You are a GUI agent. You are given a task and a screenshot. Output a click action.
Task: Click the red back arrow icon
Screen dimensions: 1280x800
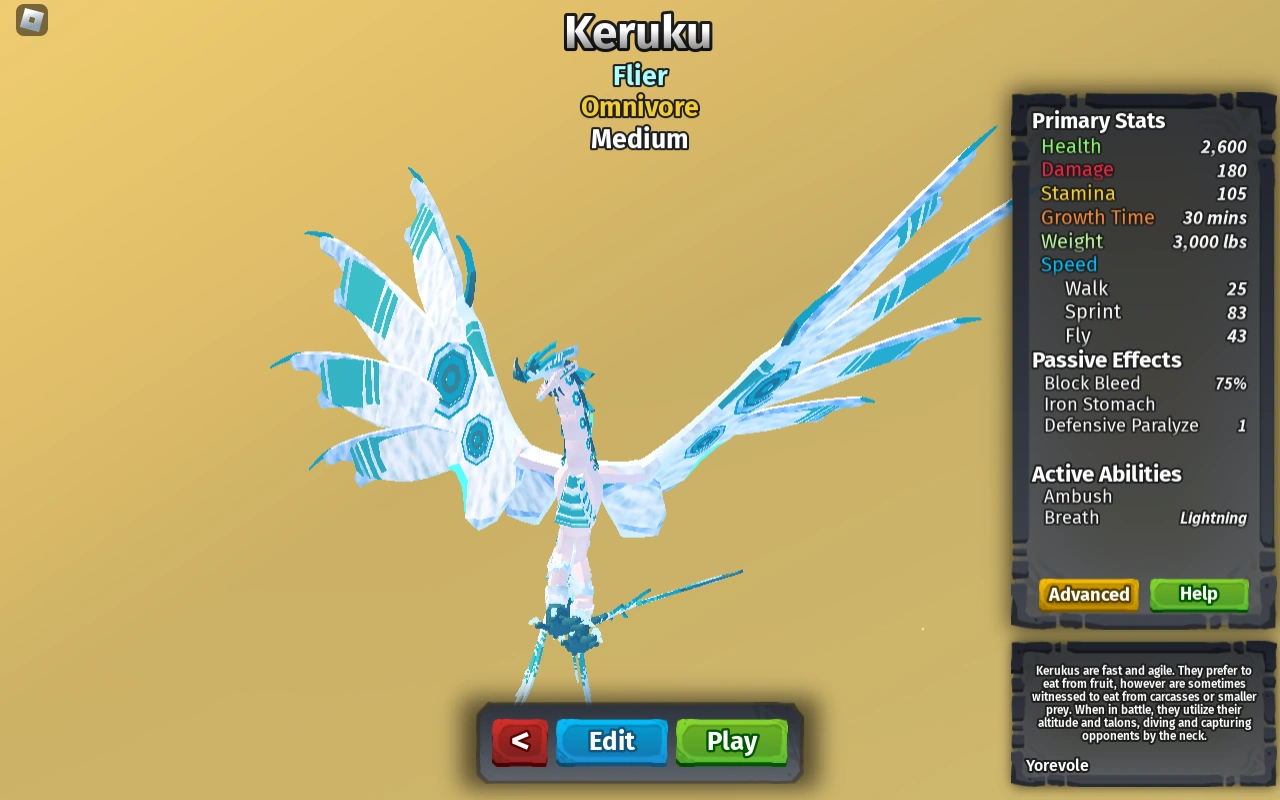point(519,741)
